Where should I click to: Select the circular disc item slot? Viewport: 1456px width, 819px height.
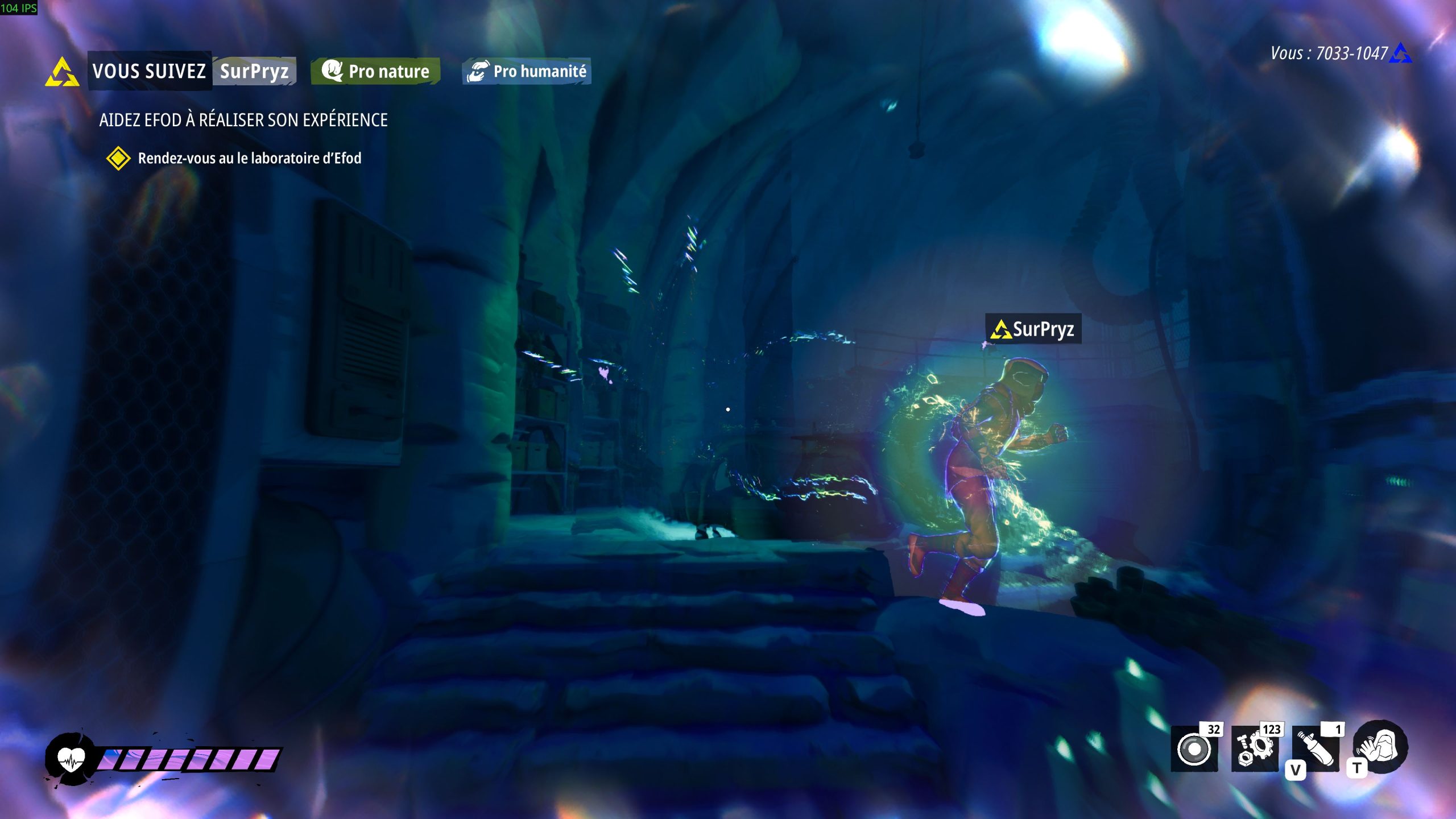(x=1194, y=749)
